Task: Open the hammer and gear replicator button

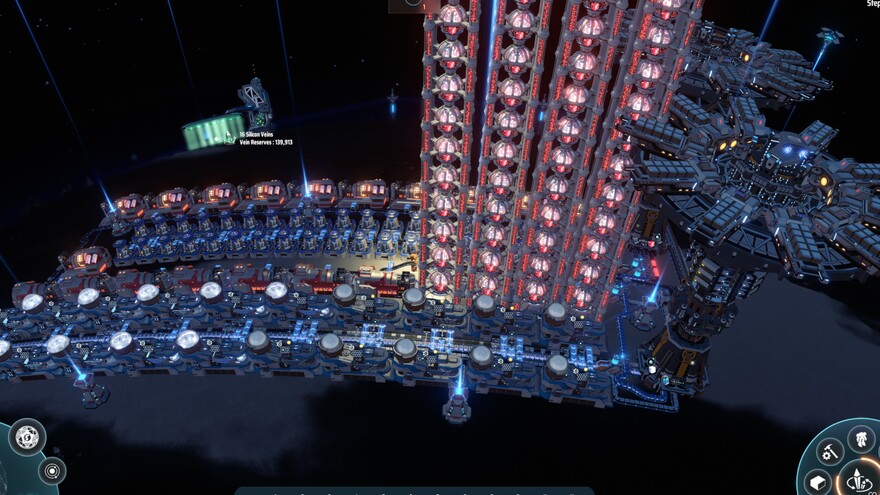Action: 829,453
